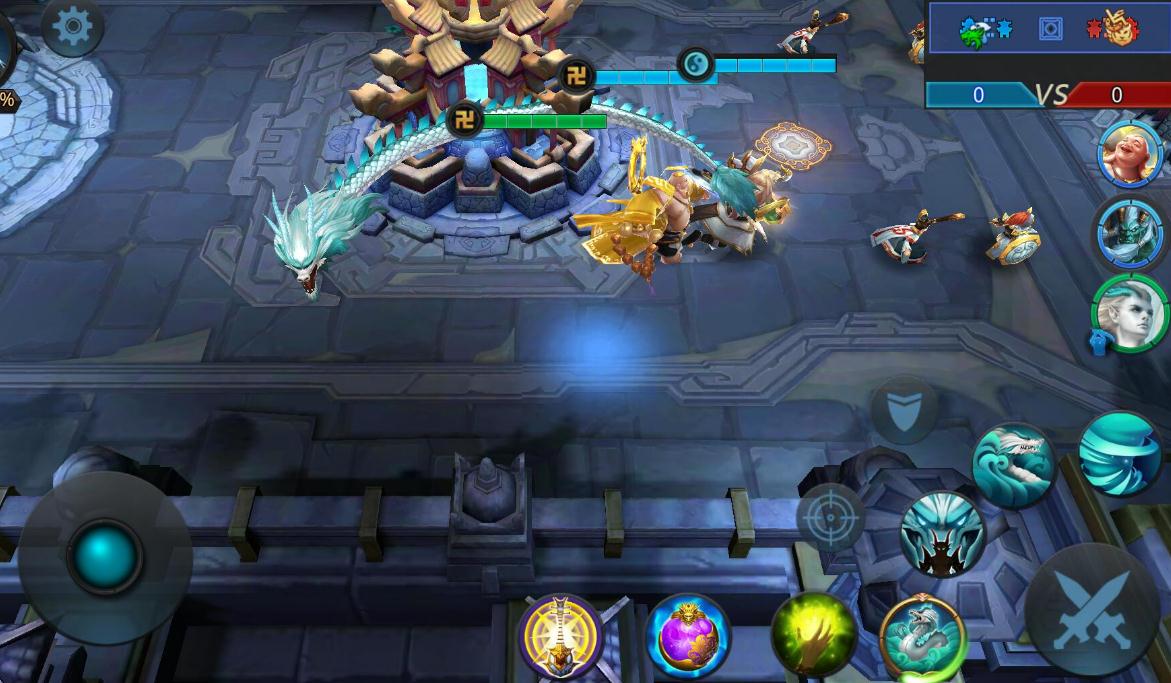Tap the virtual movement joystick knob
This screenshot has width=1171, height=683.
[x=103, y=555]
